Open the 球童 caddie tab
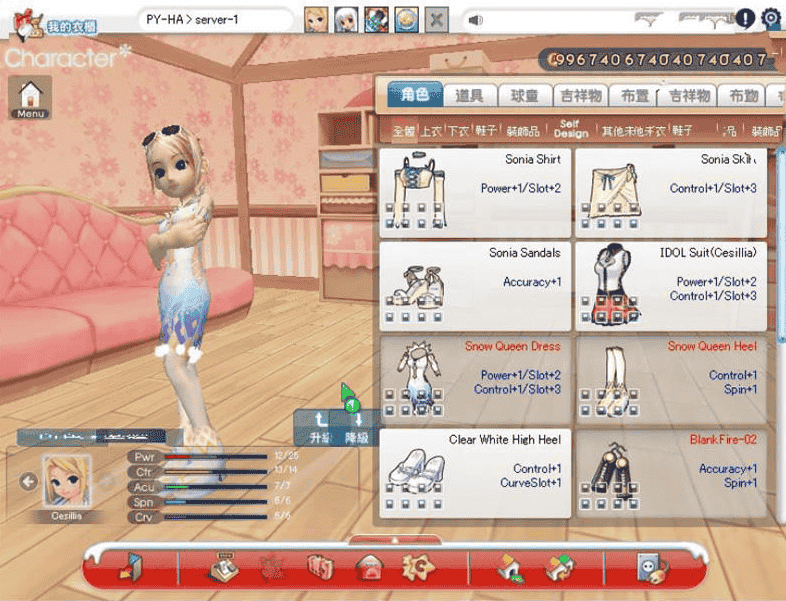The width and height of the screenshot is (786, 601). pyautogui.click(x=524, y=96)
